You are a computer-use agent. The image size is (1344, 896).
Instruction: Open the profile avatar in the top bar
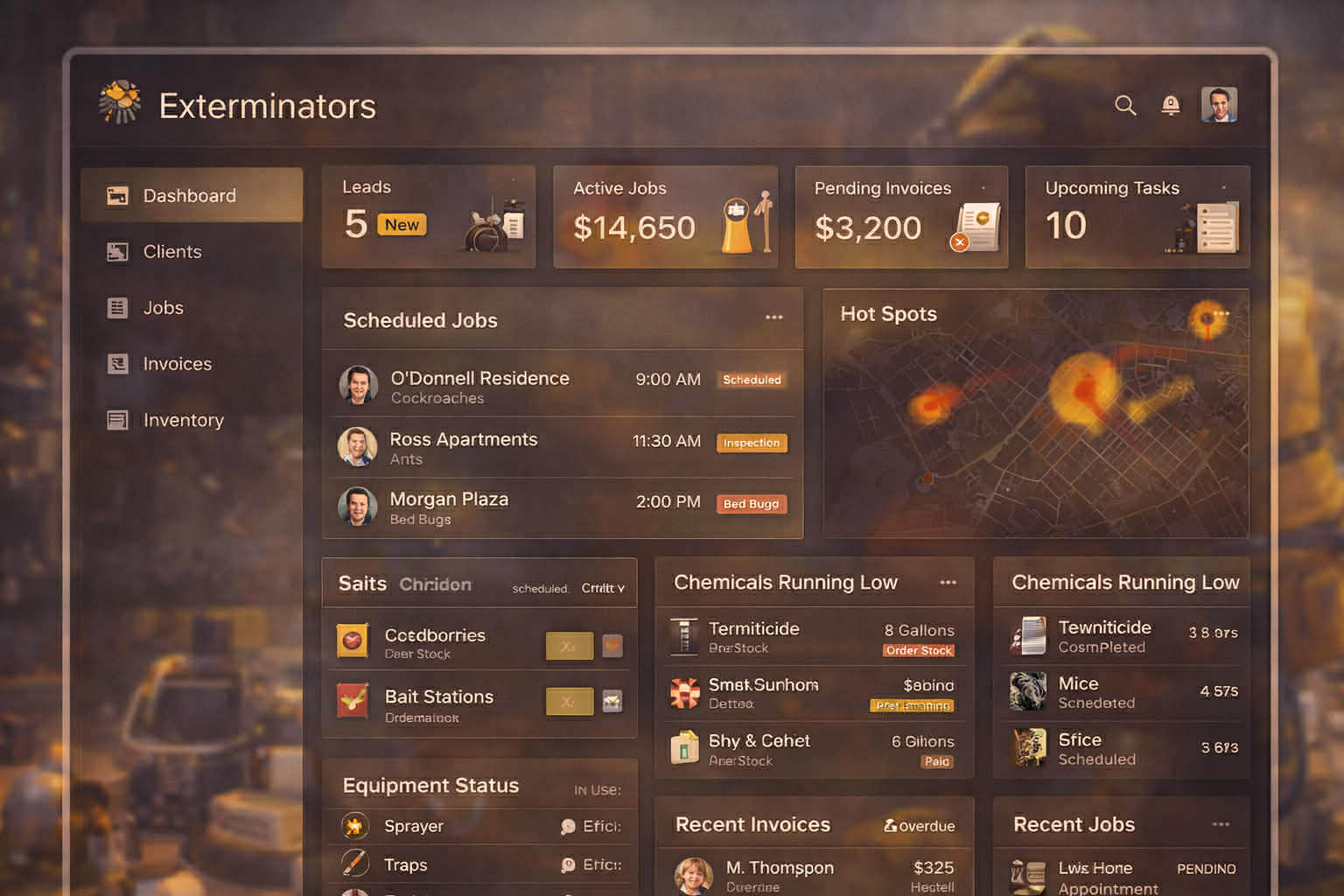[1219, 103]
